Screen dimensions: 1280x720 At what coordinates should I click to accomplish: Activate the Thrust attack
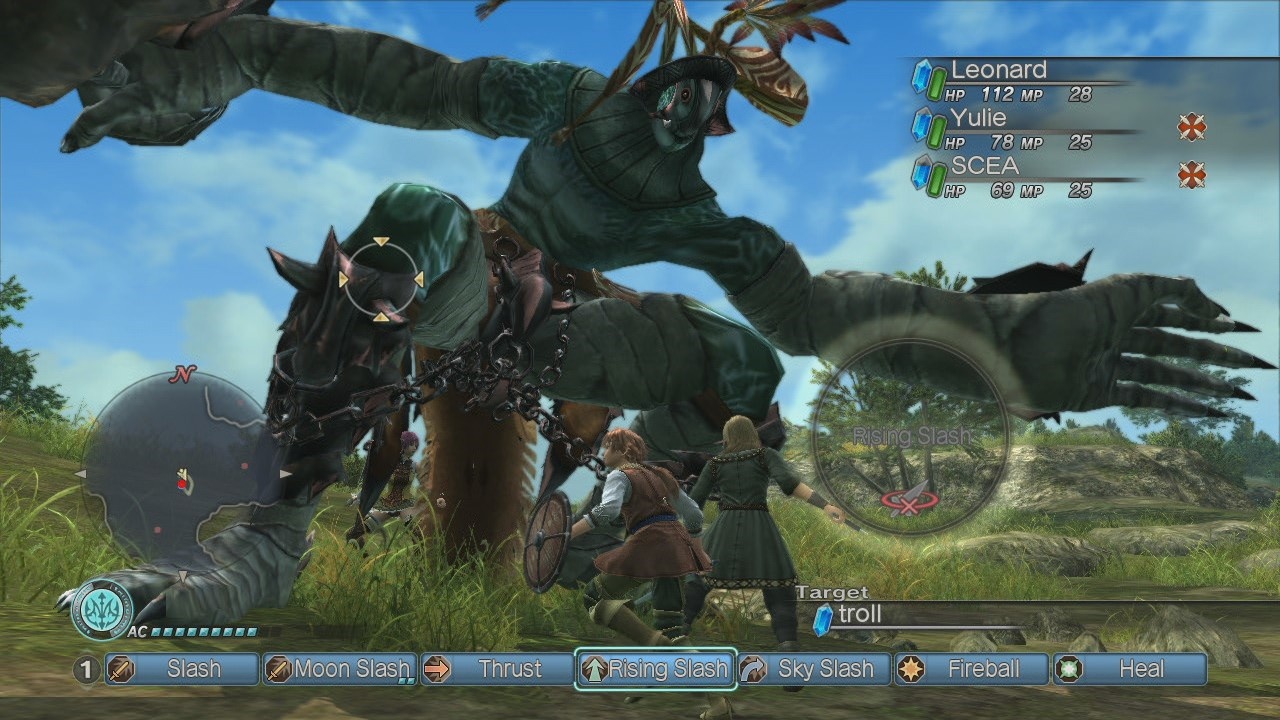click(x=497, y=669)
